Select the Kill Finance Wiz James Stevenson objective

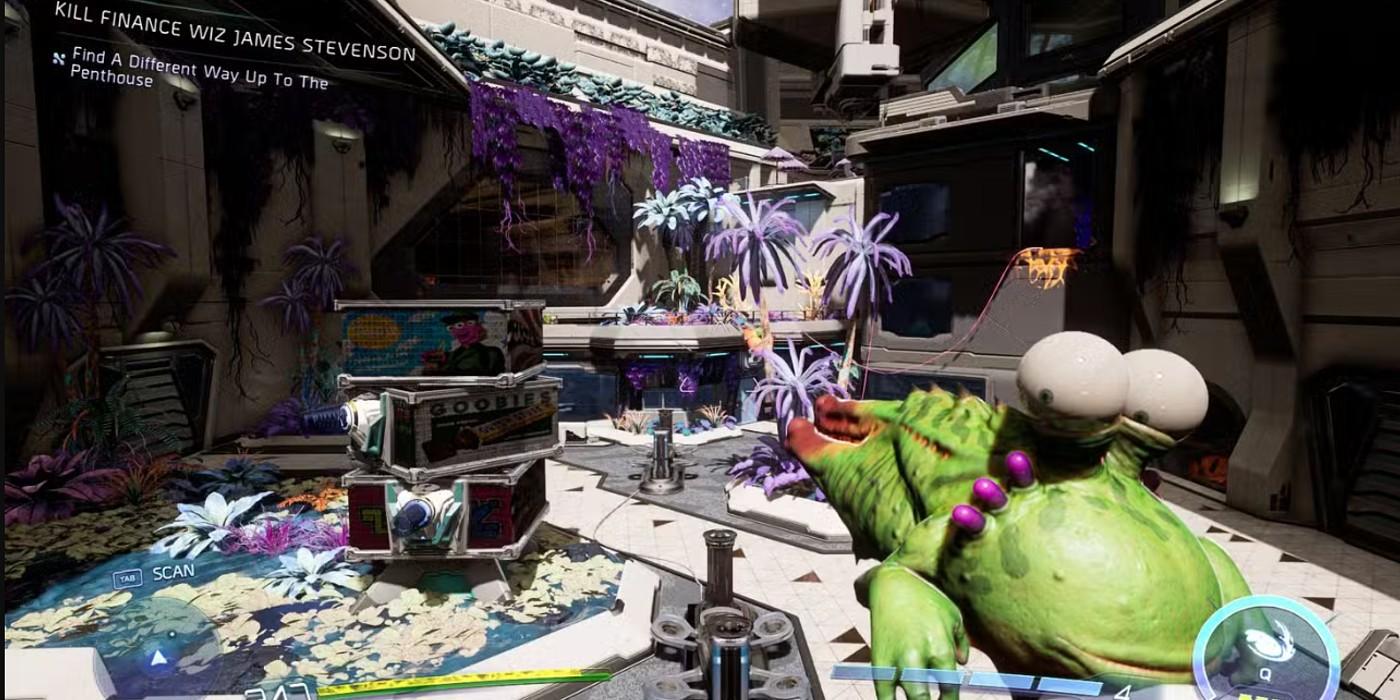coord(234,31)
